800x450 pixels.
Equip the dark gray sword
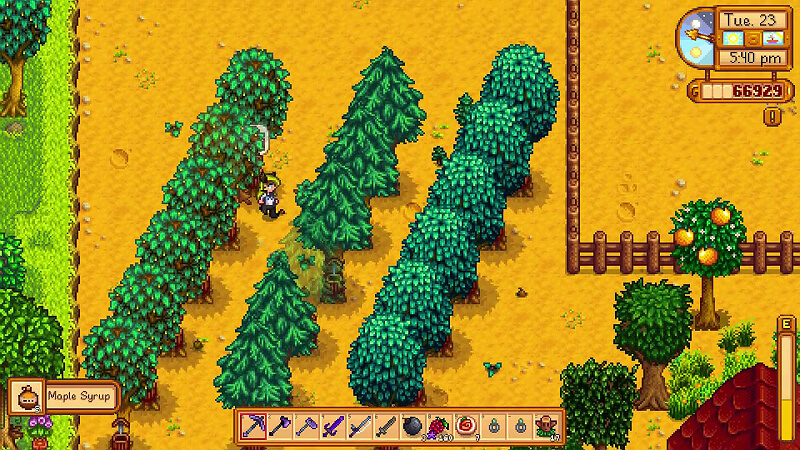(x=385, y=426)
